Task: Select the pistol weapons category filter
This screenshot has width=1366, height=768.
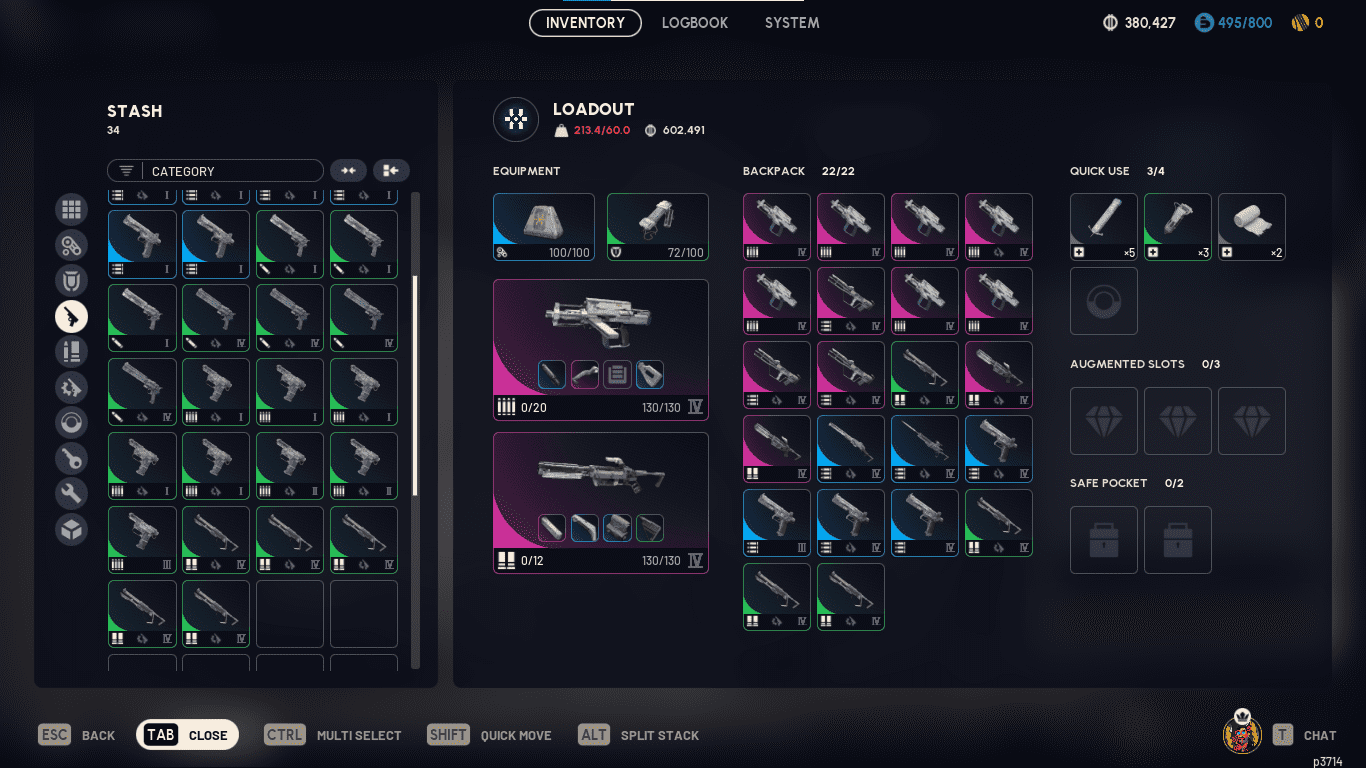Action: coord(71,316)
